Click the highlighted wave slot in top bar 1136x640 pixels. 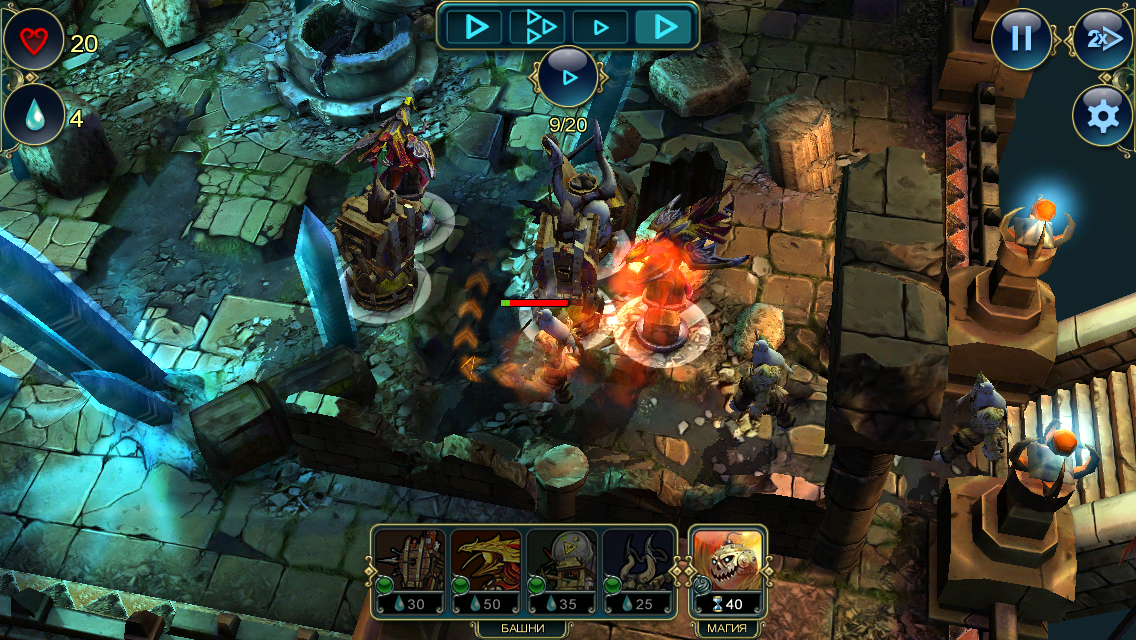click(x=665, y=26)
